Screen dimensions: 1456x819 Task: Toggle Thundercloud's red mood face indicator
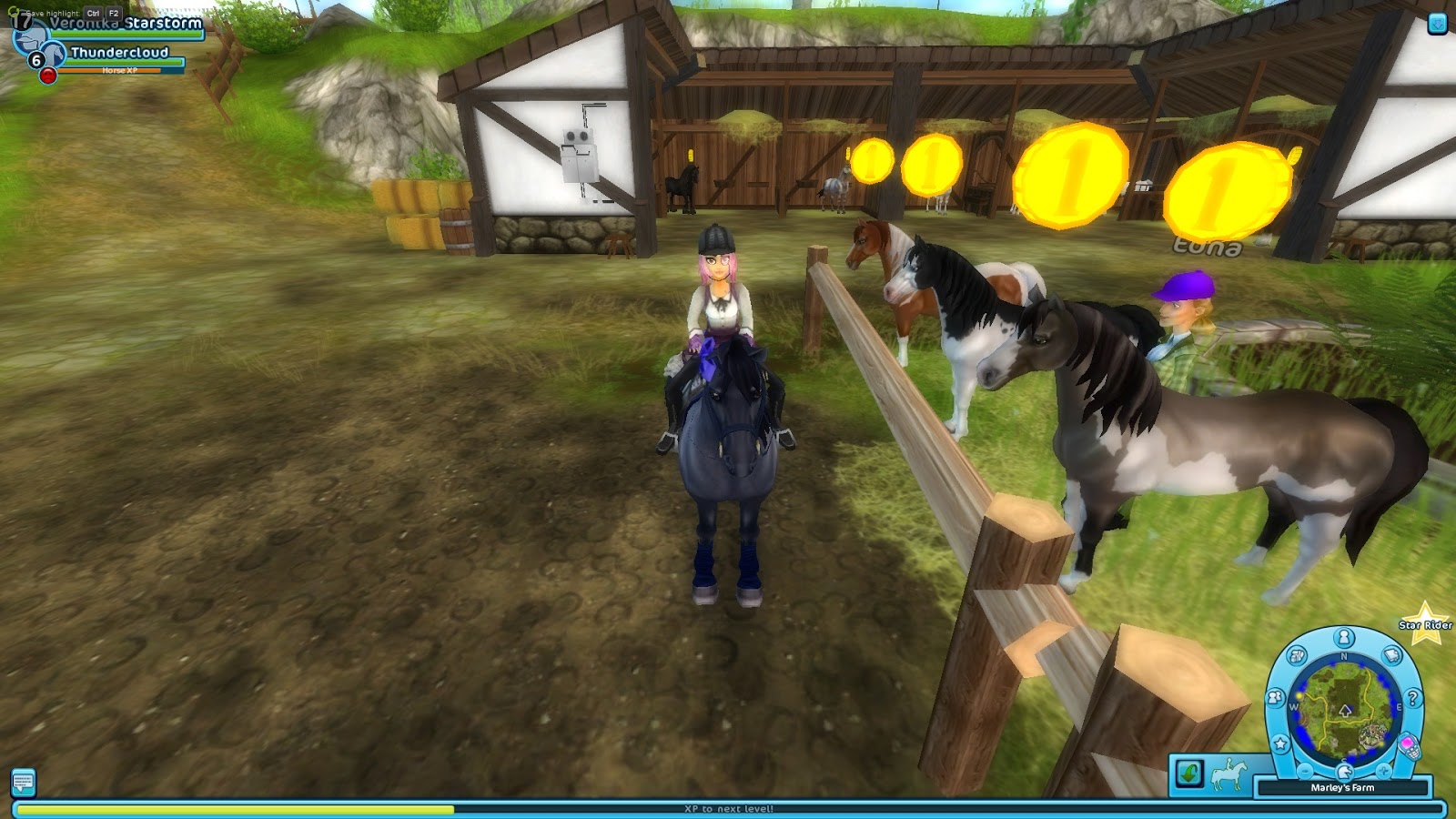48,76
